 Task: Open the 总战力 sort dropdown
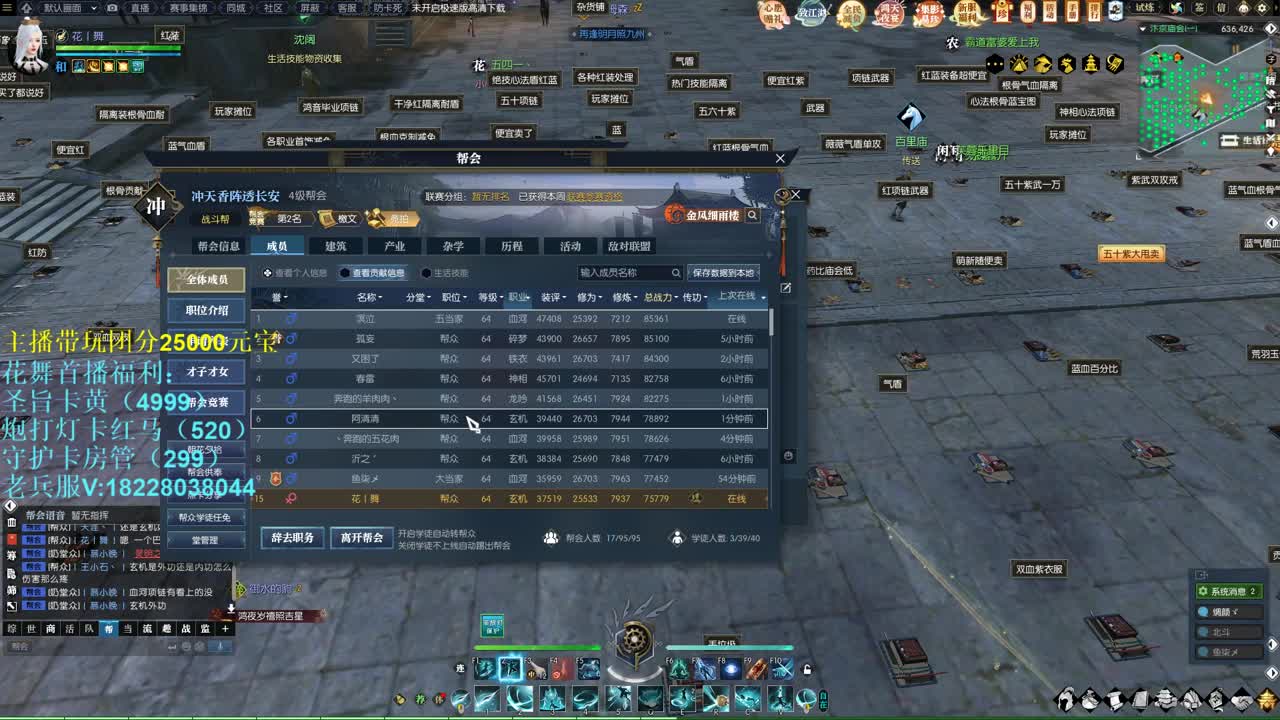(x=660, y=298)
